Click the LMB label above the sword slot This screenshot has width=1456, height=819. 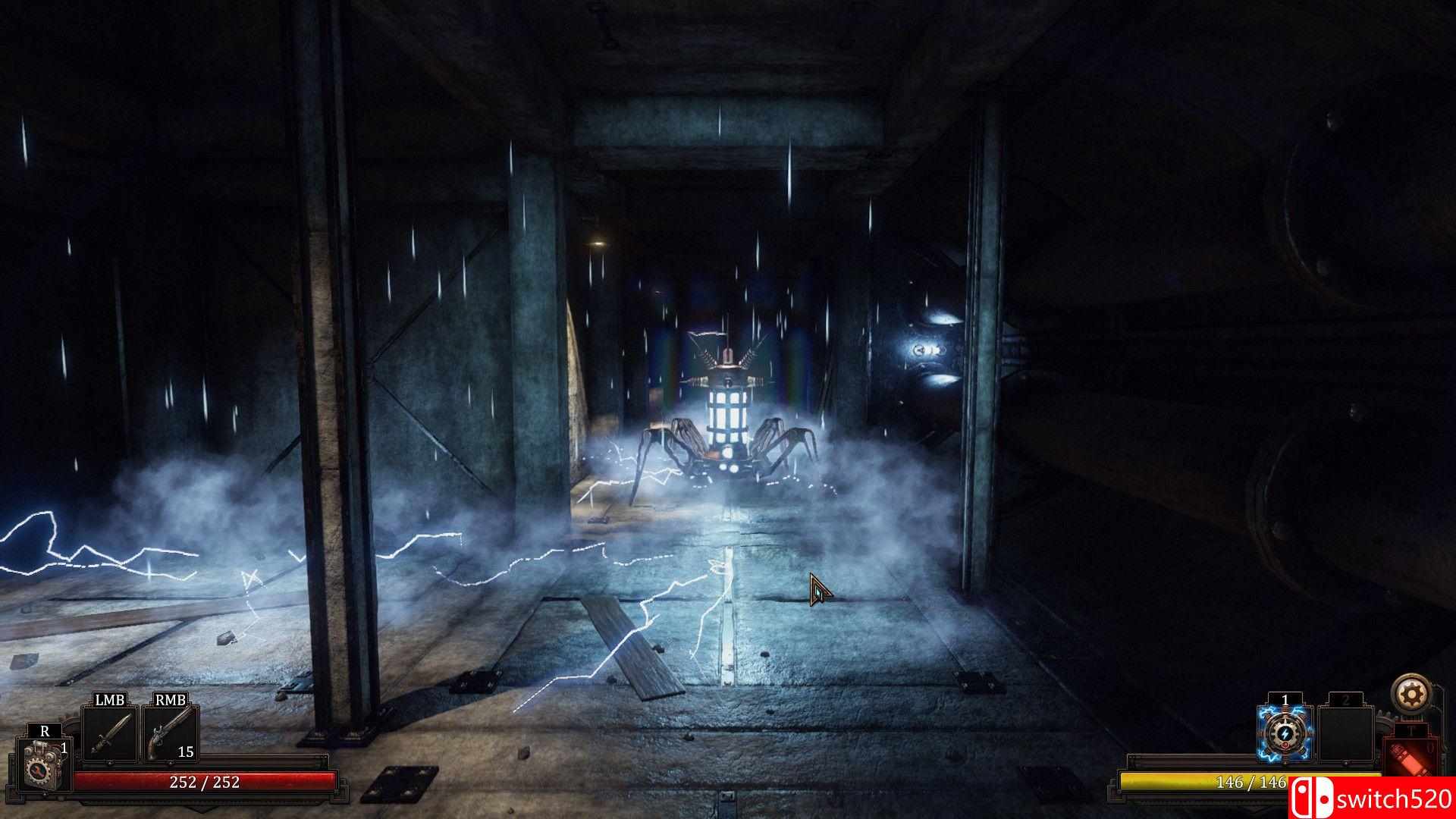109,699
